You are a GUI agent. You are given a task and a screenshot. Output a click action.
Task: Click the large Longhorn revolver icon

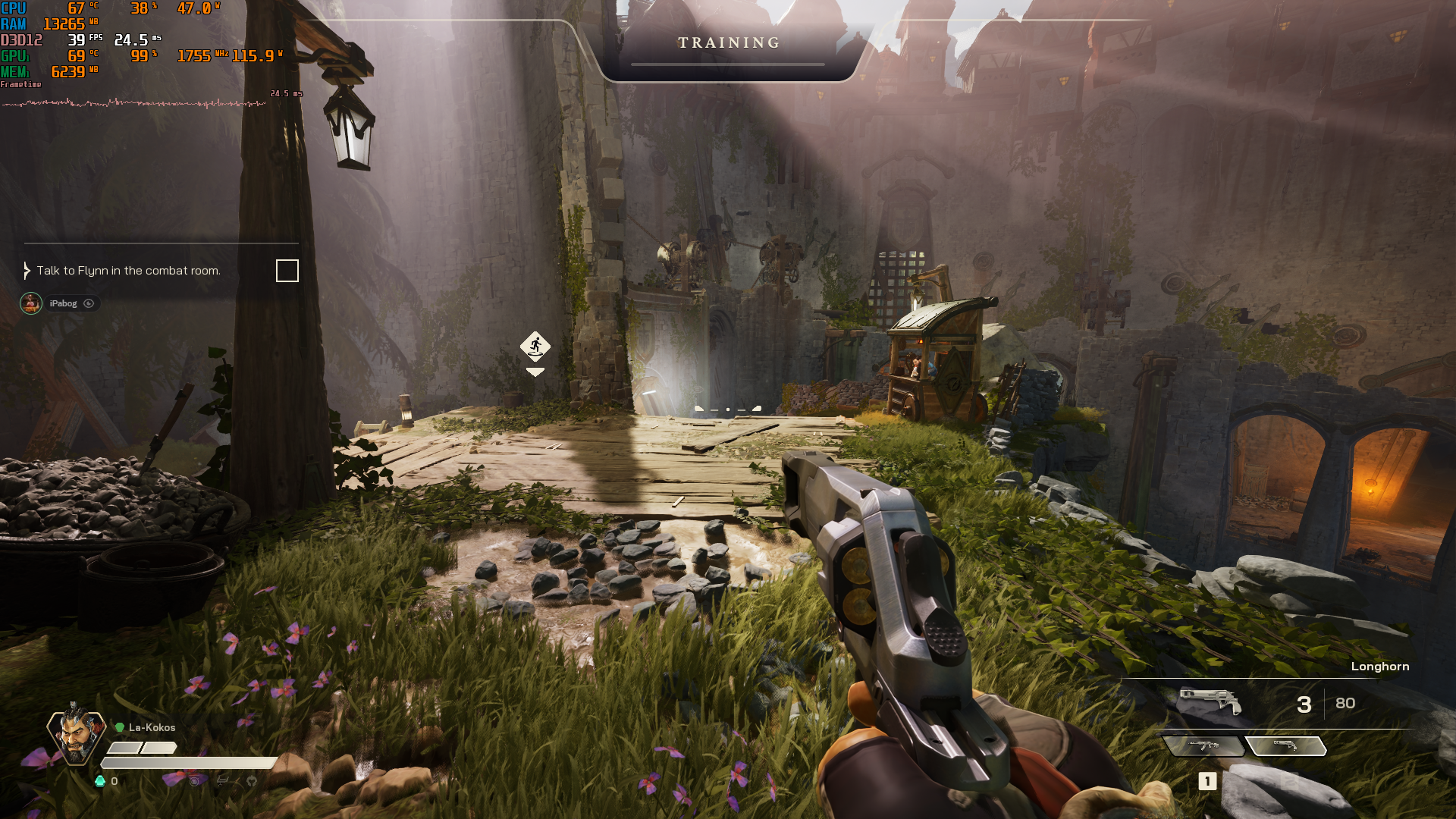tap(1210, 701)
